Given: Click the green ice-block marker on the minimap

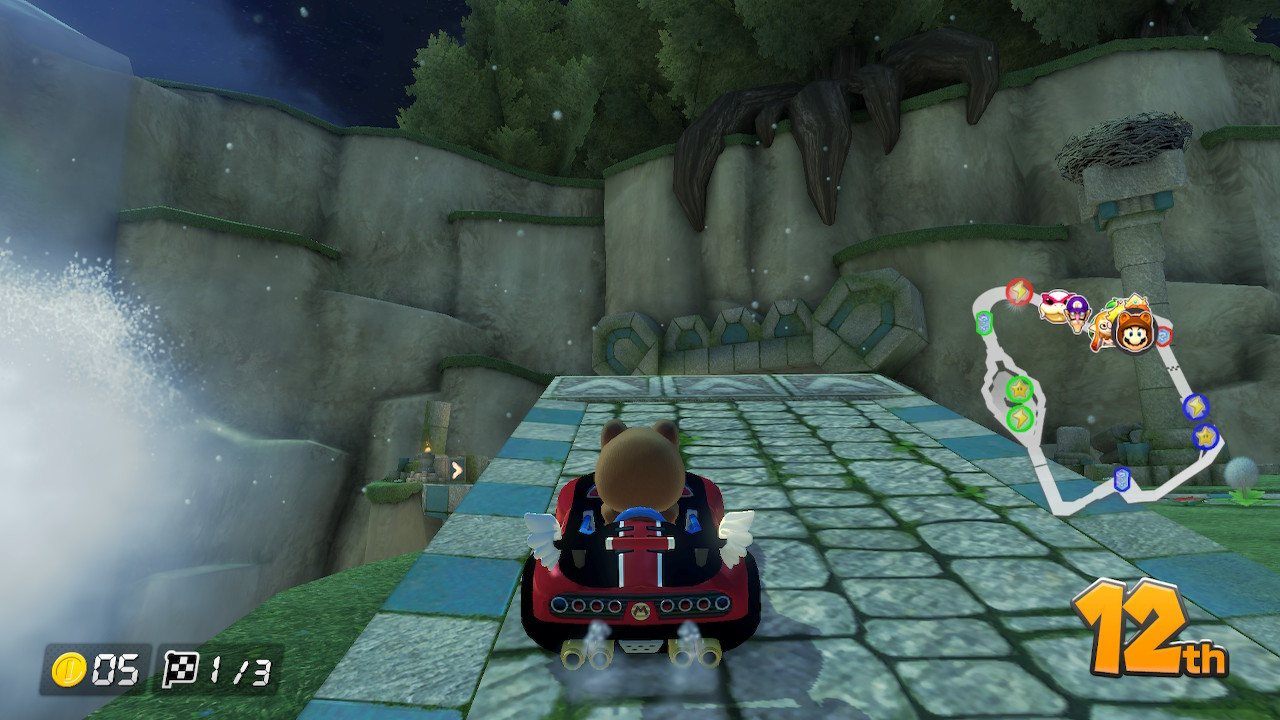Looking at the screenshot, I should click(x=982, y=321).
